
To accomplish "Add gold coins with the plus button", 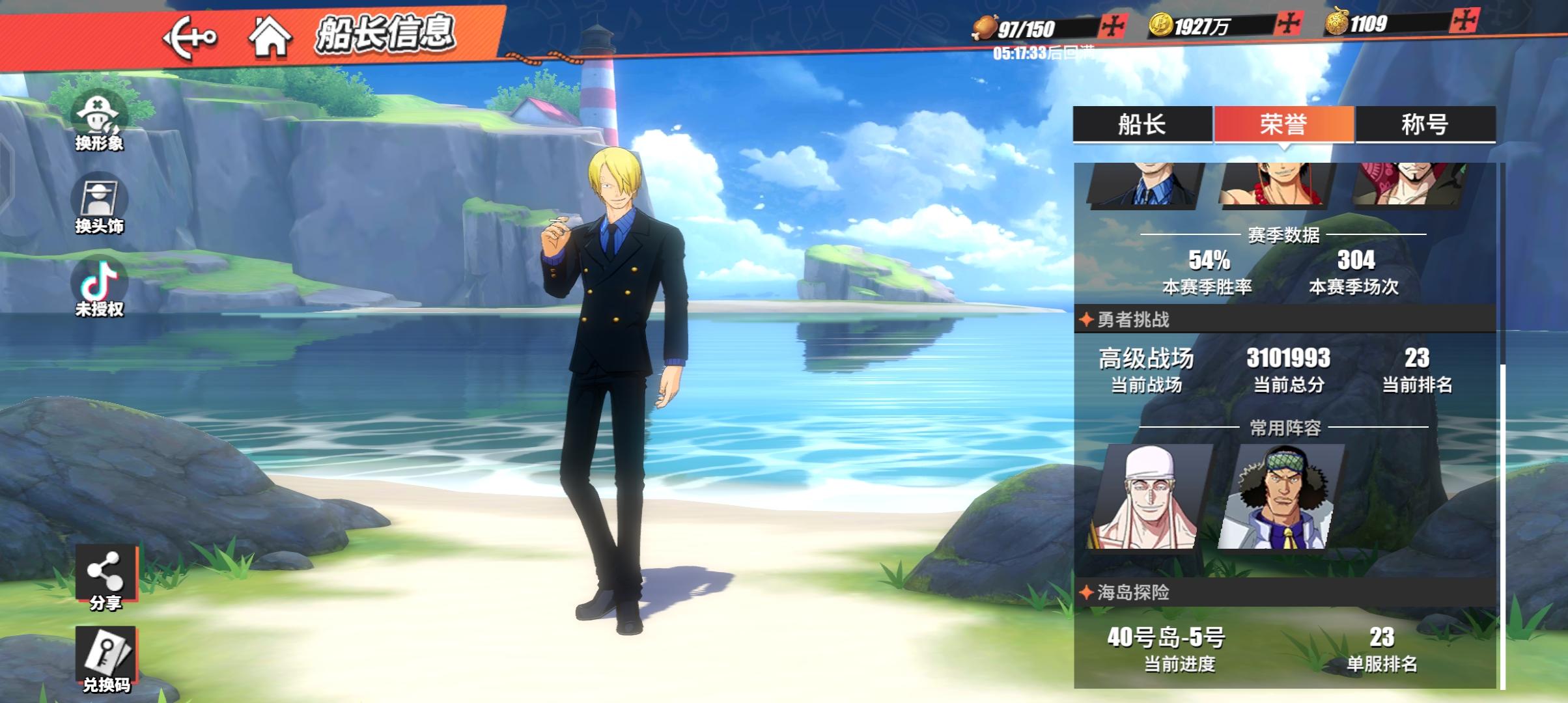I will [x=1288, y=25].
